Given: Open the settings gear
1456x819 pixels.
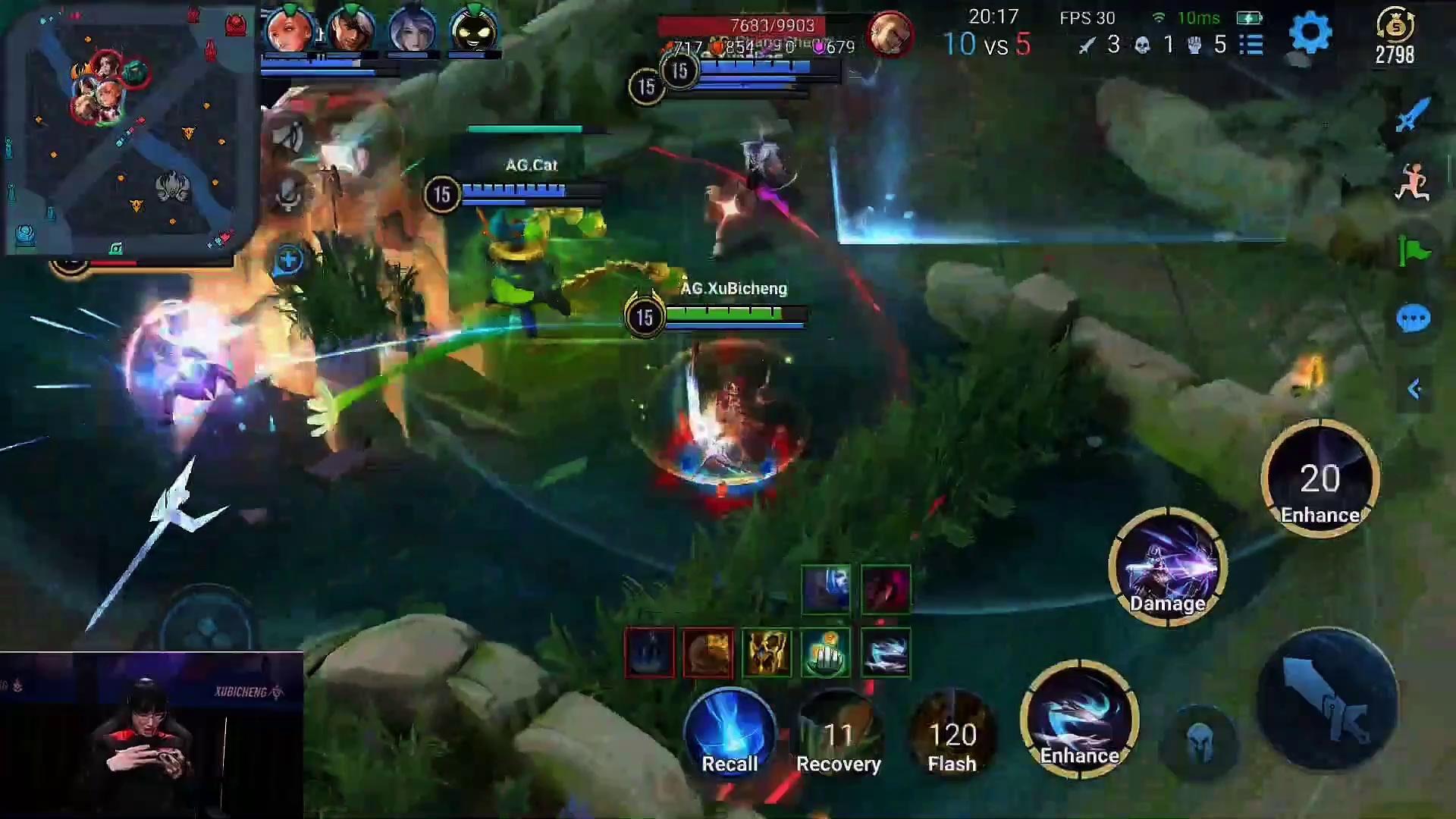Looking at the screenshot, I should tap(1310, 33).
